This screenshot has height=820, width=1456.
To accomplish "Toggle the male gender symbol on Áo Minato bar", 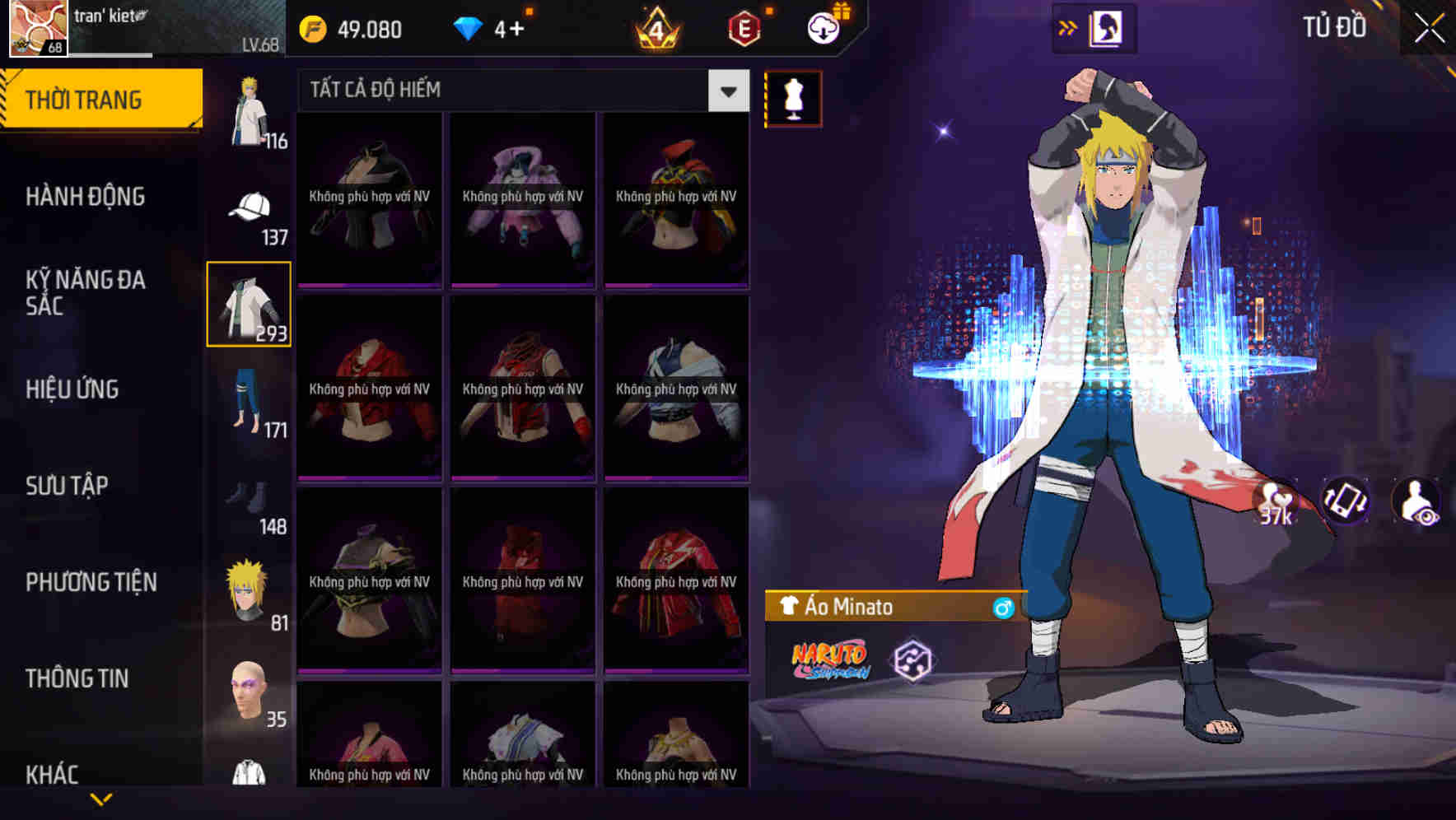I will coord(1003,607).
